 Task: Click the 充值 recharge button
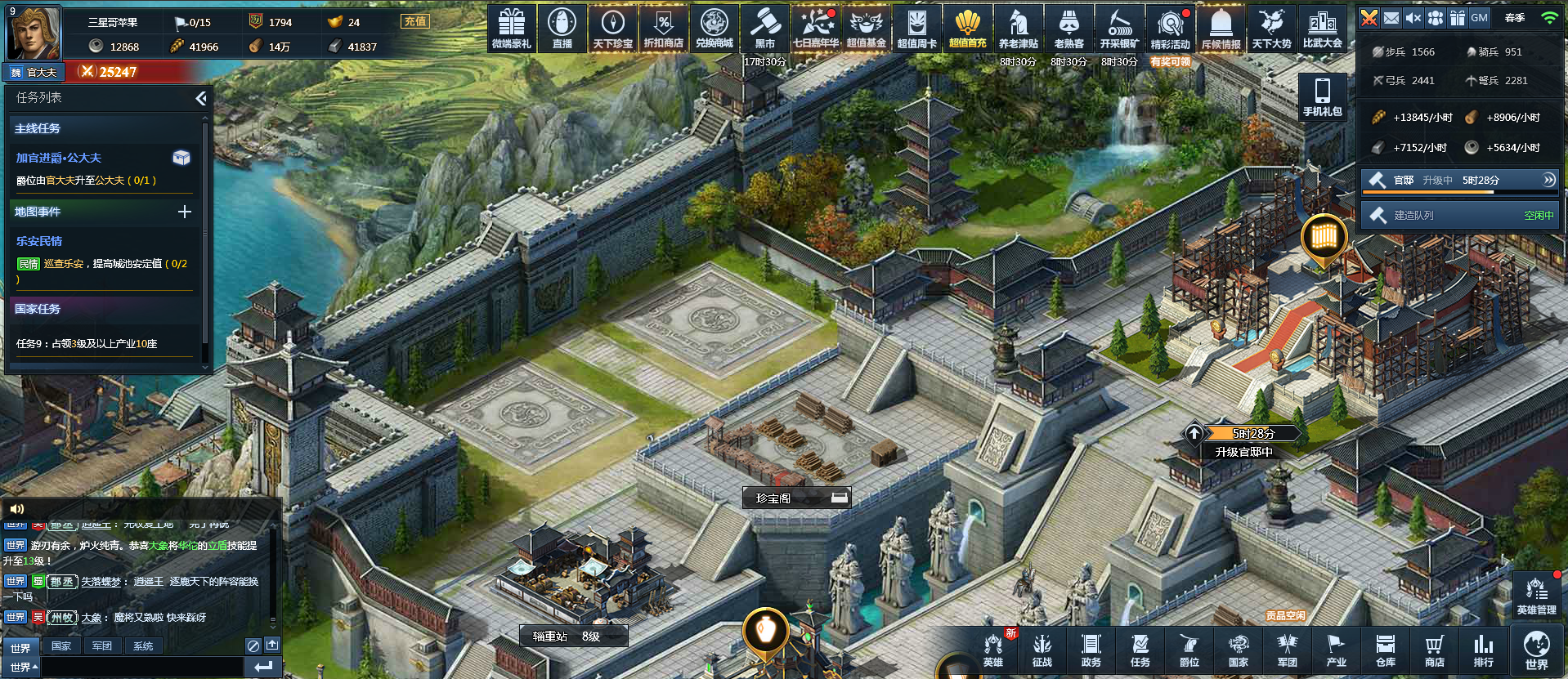click(x=415, y=22)
